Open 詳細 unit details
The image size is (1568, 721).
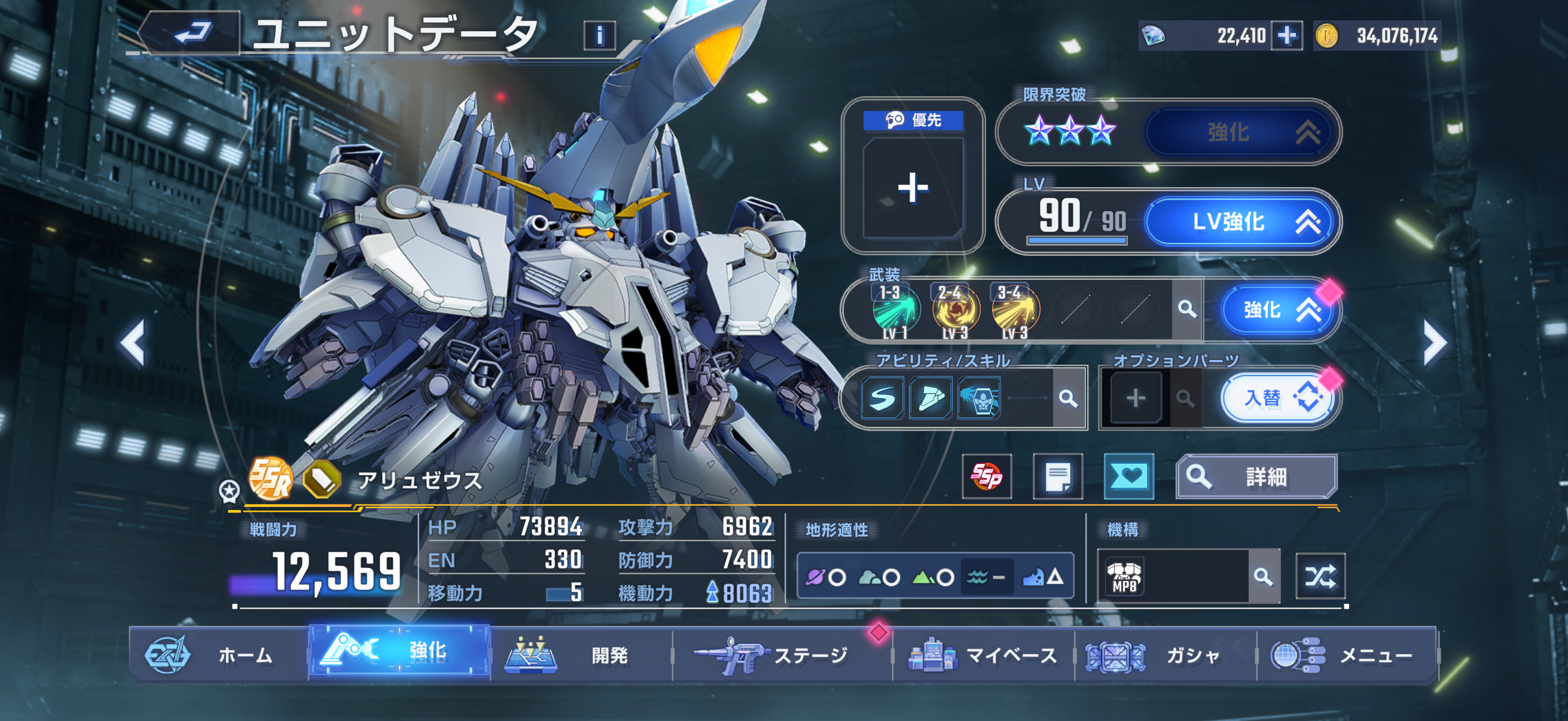pyautogui.click(x=1256, y=476)
